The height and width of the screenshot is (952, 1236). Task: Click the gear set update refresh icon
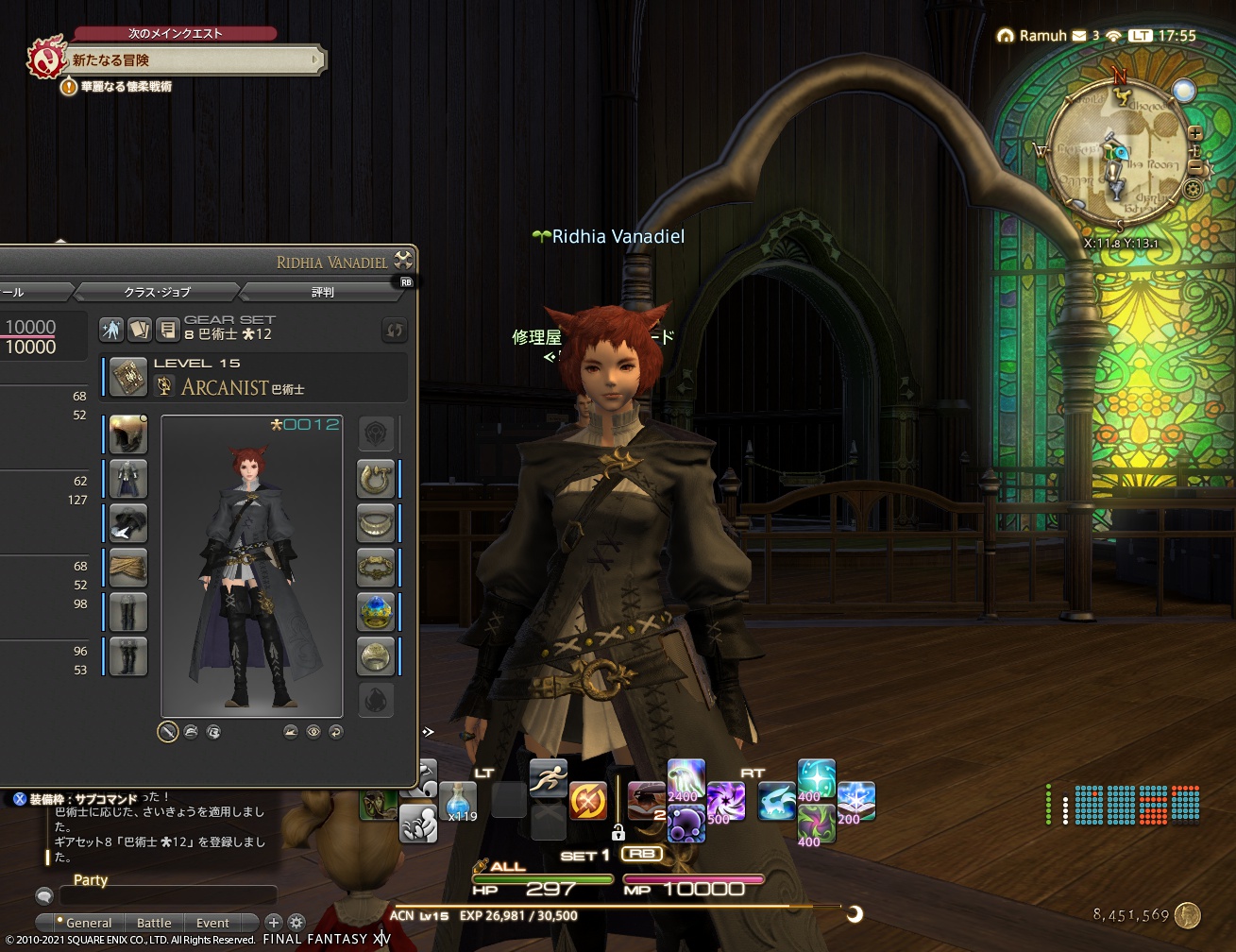pyautogui.click(x=394, y=329)
